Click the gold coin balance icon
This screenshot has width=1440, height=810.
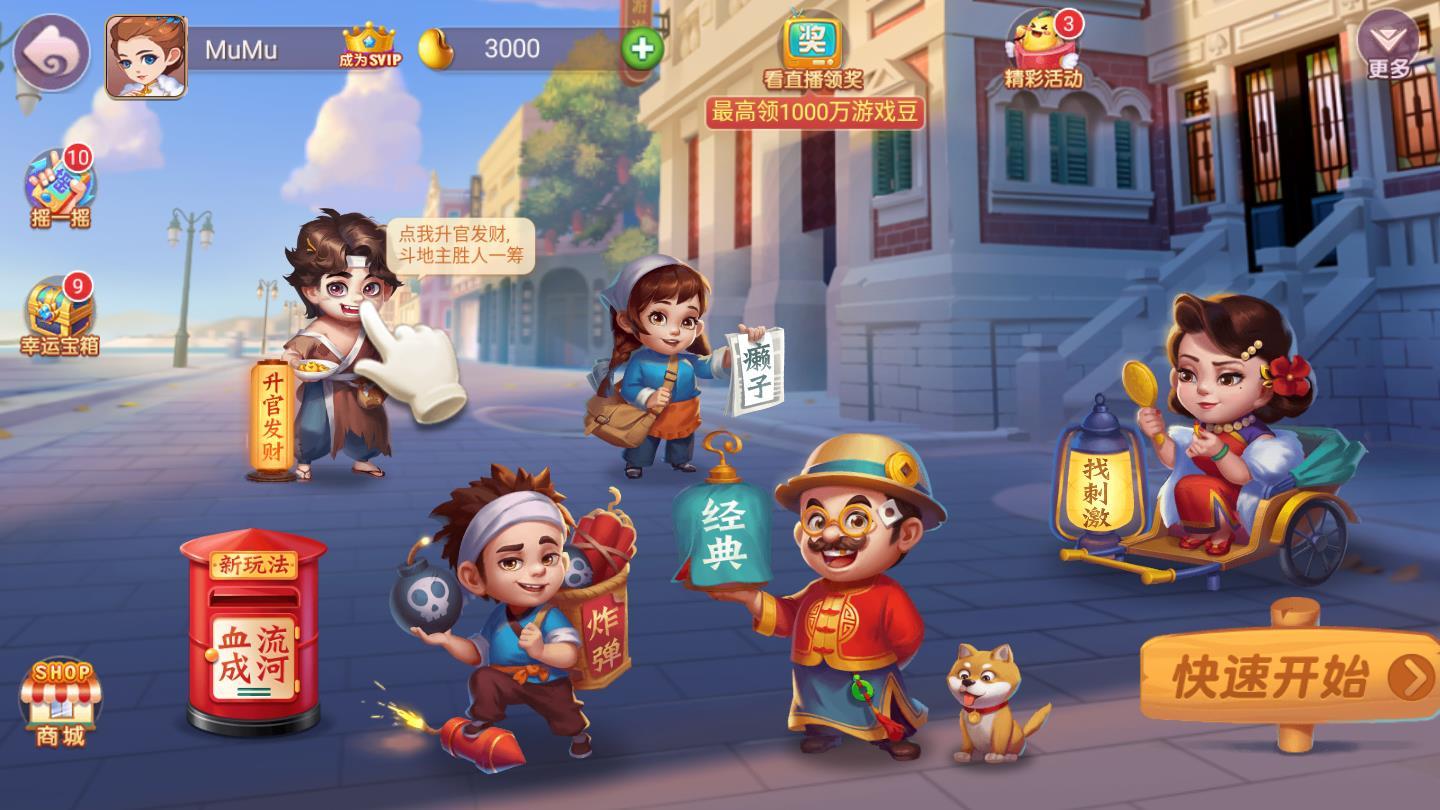click(437, 46)
